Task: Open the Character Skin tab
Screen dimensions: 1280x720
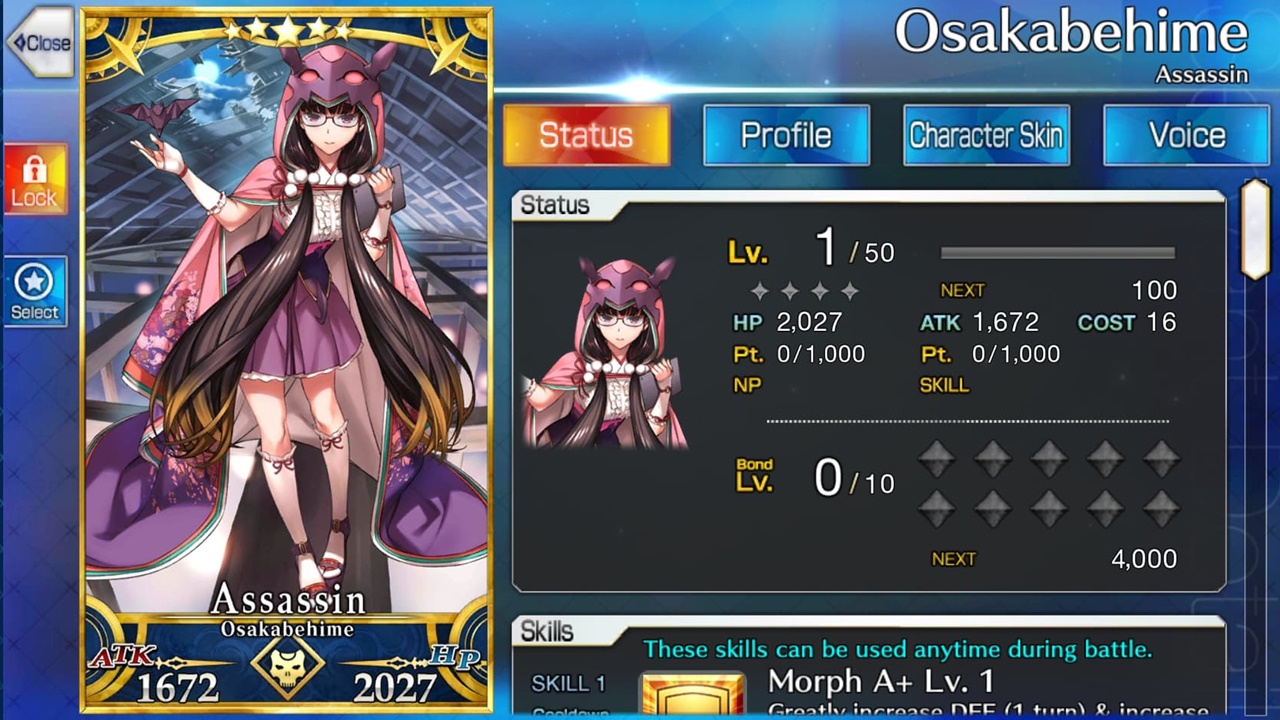Action: tap(986, 135)
